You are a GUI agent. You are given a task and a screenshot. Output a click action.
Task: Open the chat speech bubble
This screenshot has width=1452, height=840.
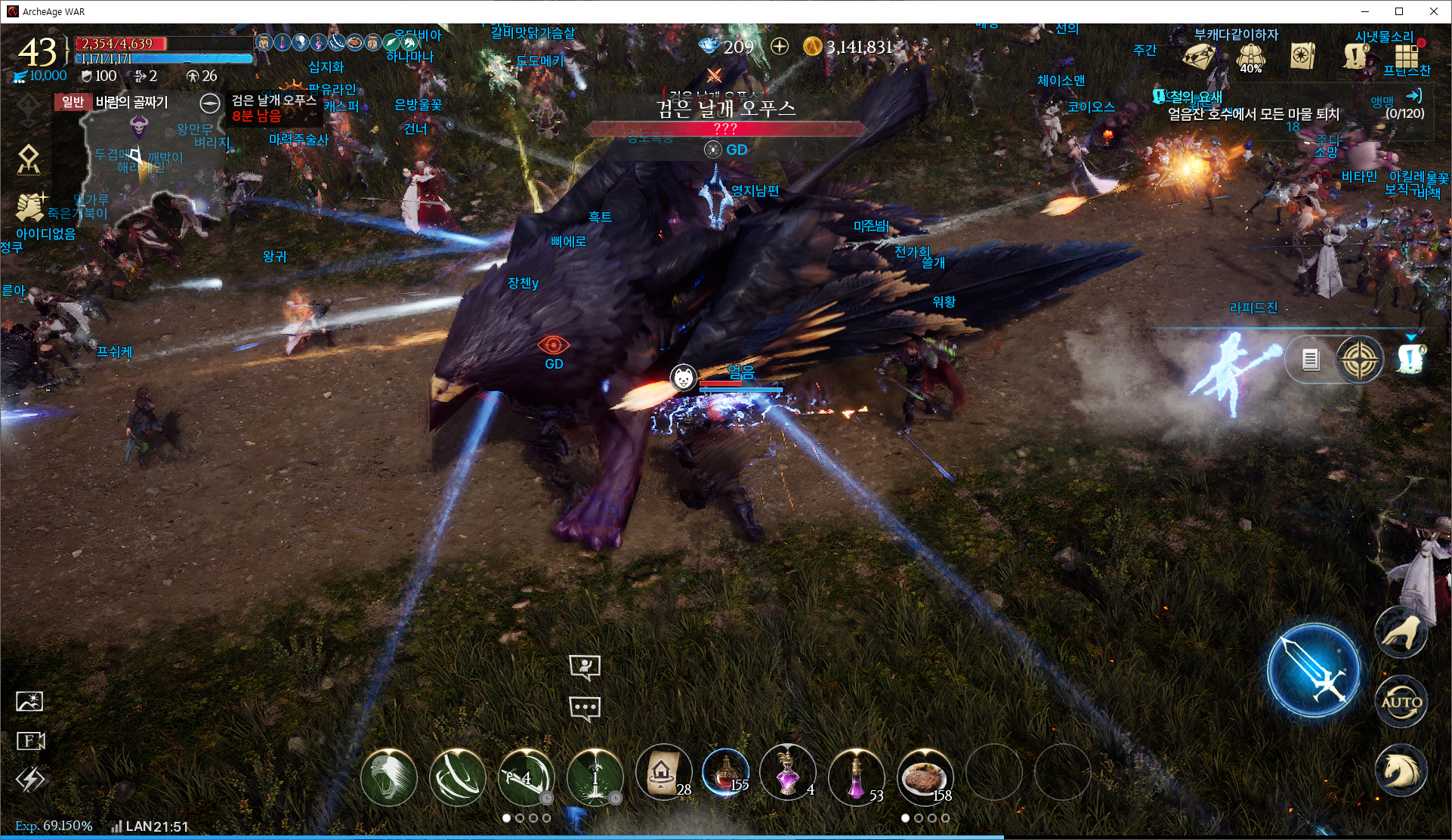click(585, 708)
